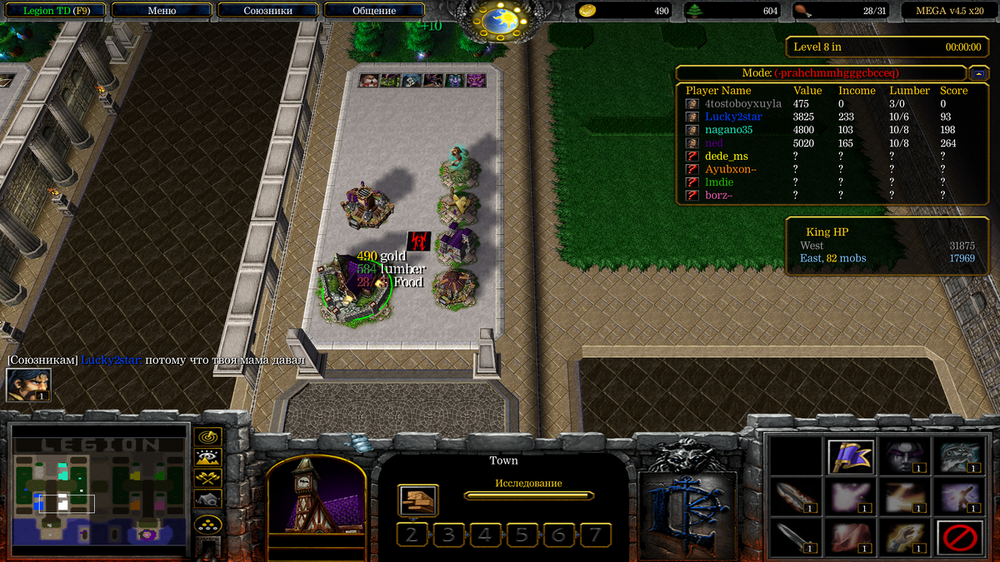Toggle the creep camp display button
1000x562 pixels.
pyautogui.click(x=208, y=499)
